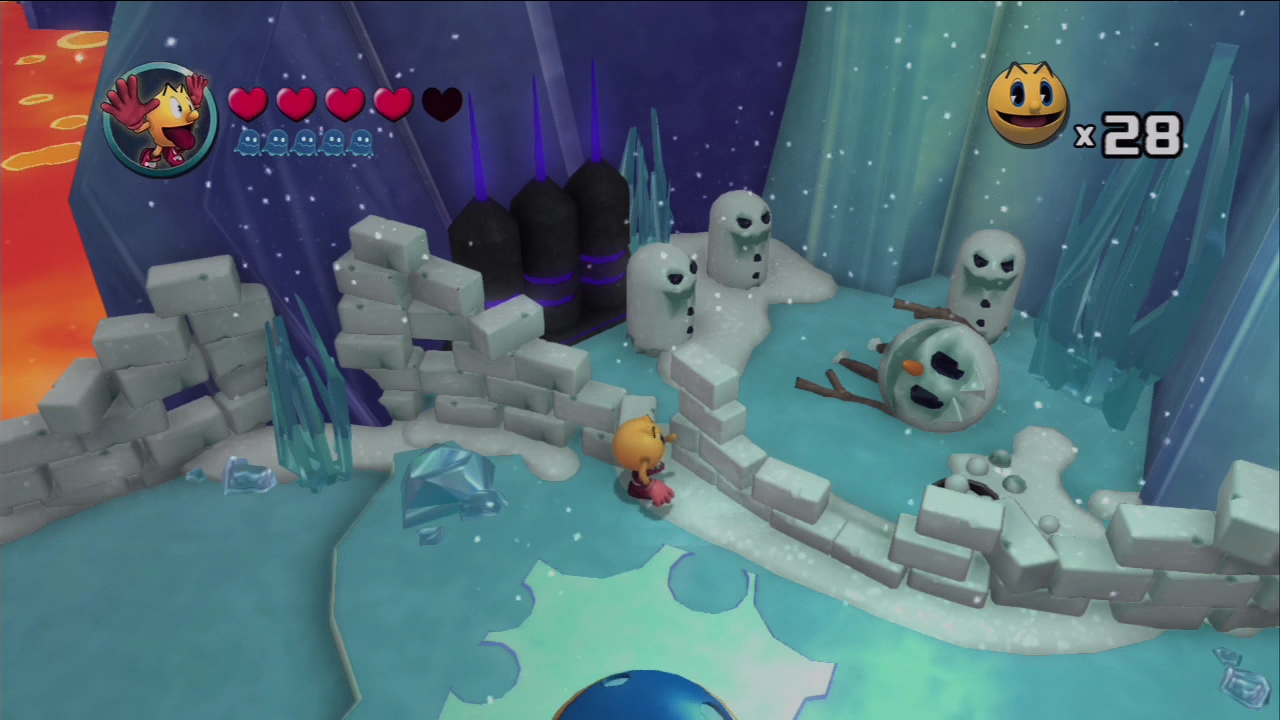Select the Pac-Man lives face icon
The height and width of the screenshot is (720, 1280).
click(1027, 103)
